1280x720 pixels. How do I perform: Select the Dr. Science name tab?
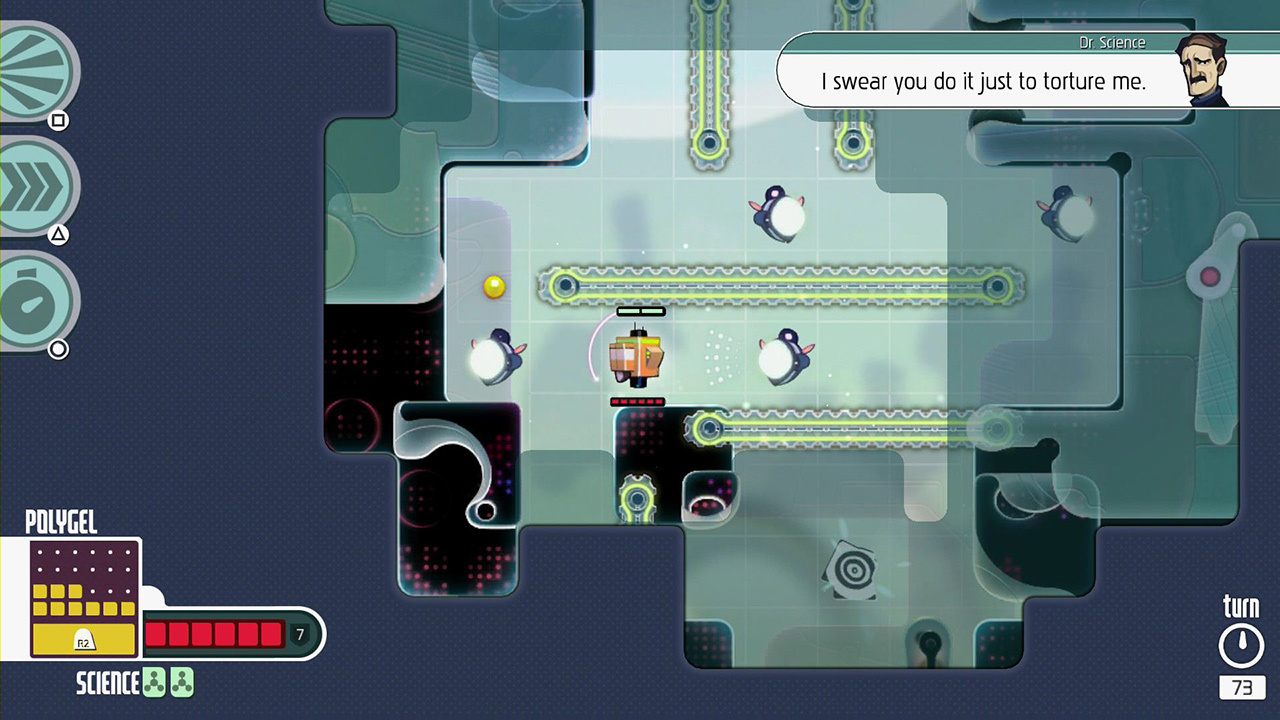tap(1113, 42)
